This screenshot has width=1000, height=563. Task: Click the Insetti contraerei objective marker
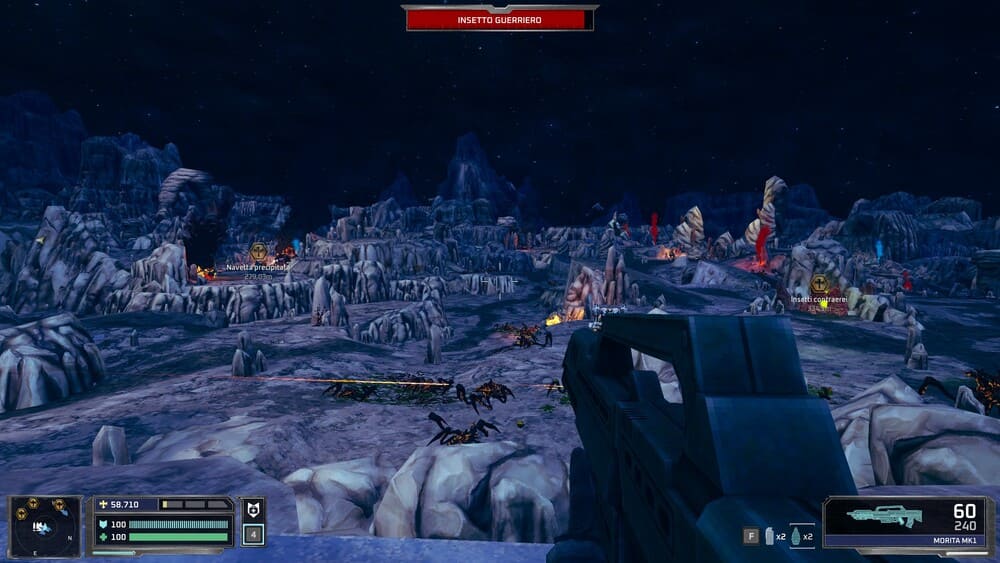819,284
